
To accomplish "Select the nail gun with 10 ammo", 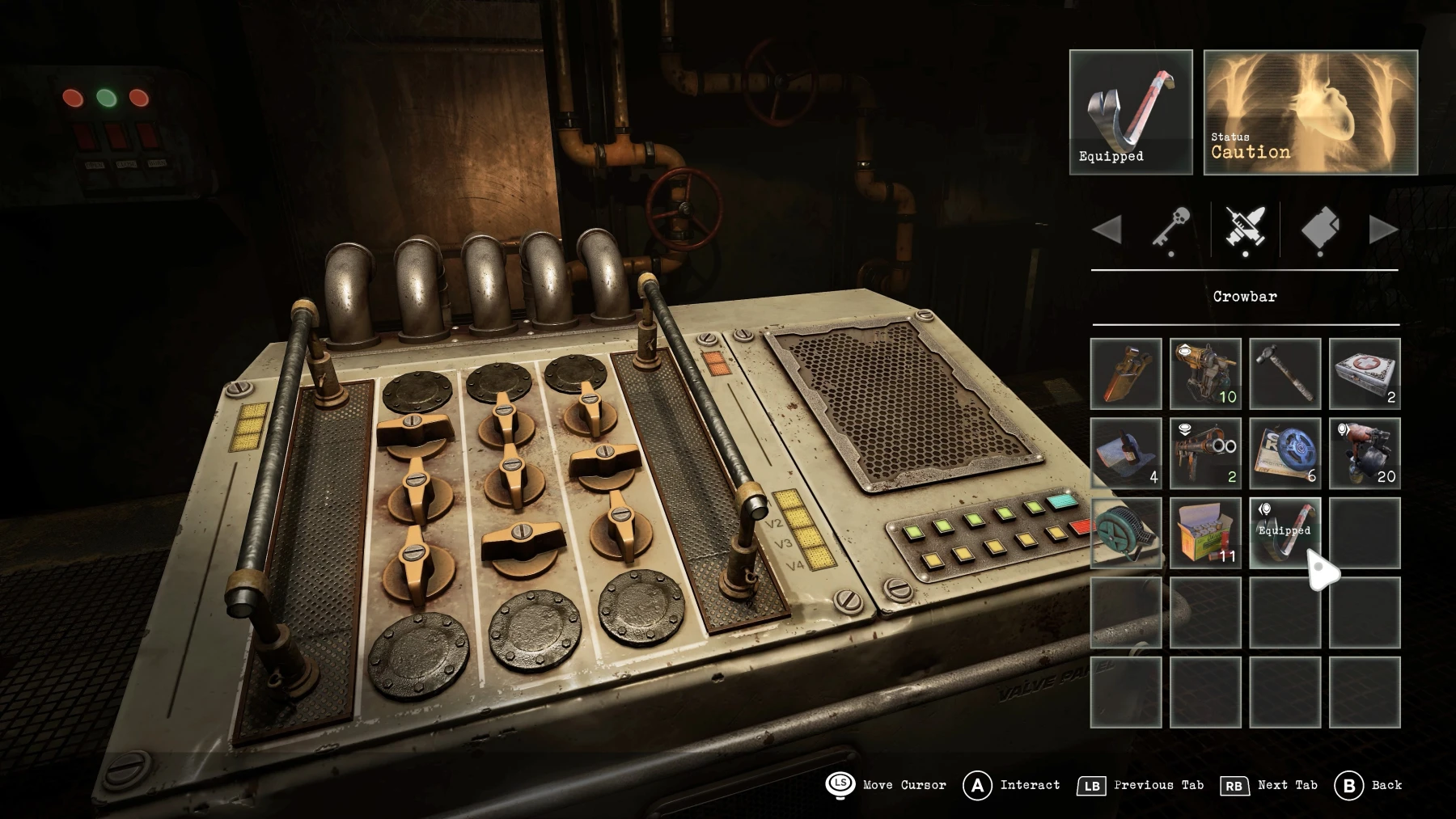I will (x=1205, y=372).
